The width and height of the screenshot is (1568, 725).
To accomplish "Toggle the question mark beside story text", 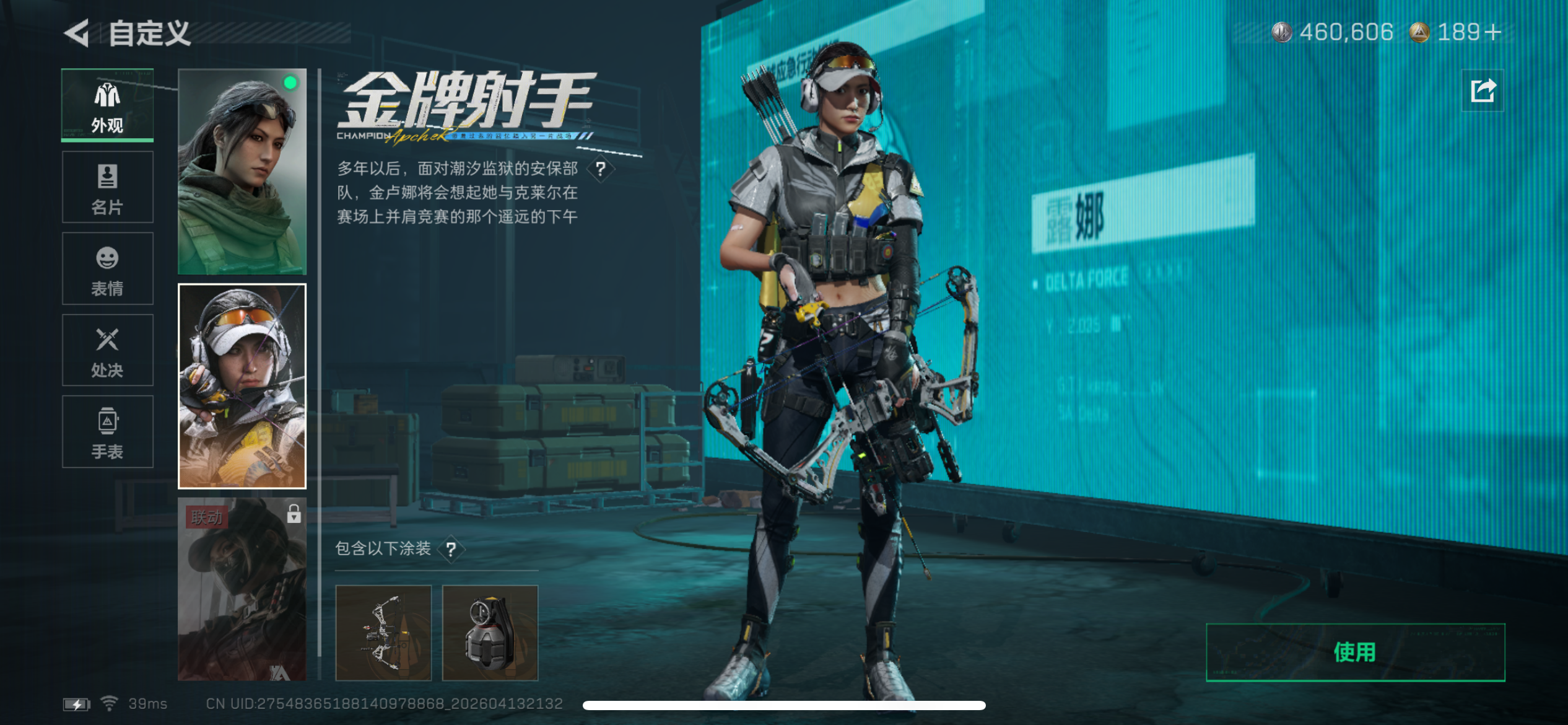I will click(x=600, y=169).
